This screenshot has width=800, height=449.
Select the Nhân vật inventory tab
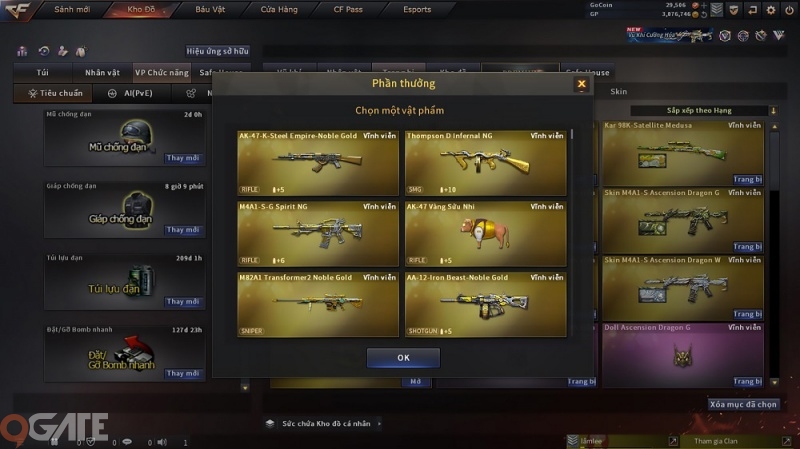(102, 73)
